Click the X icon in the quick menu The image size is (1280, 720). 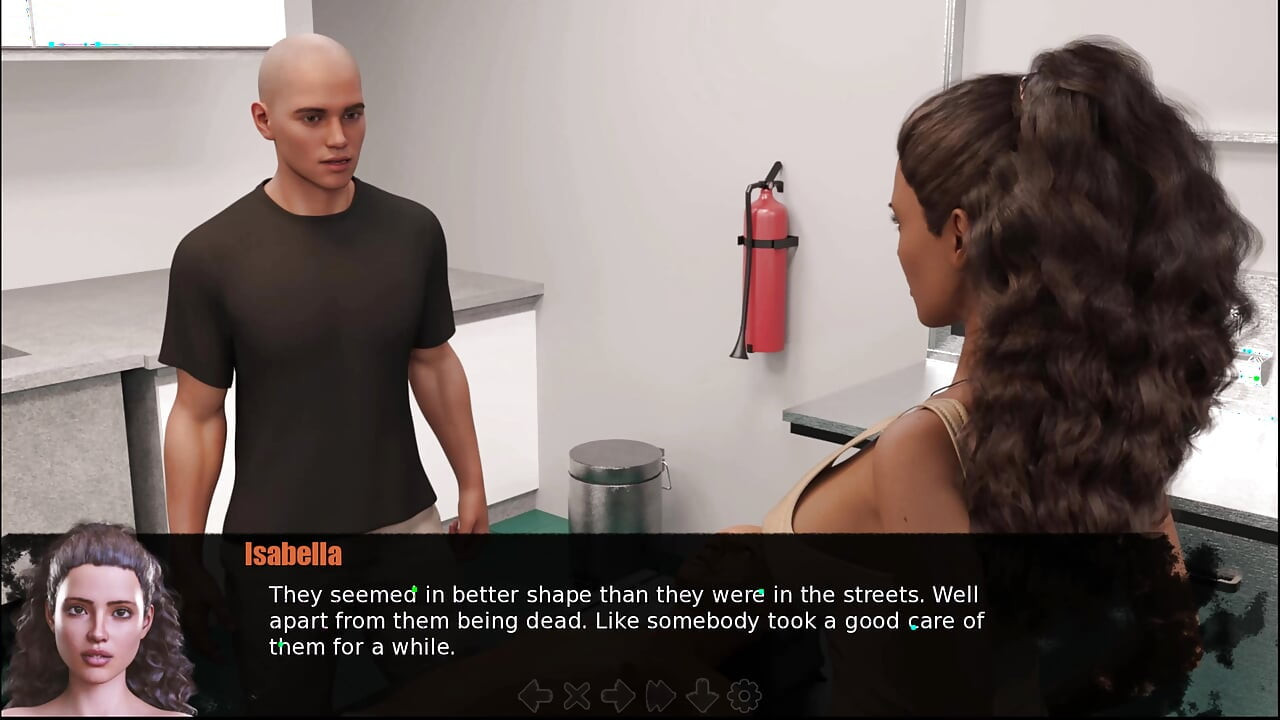point(577,696)
